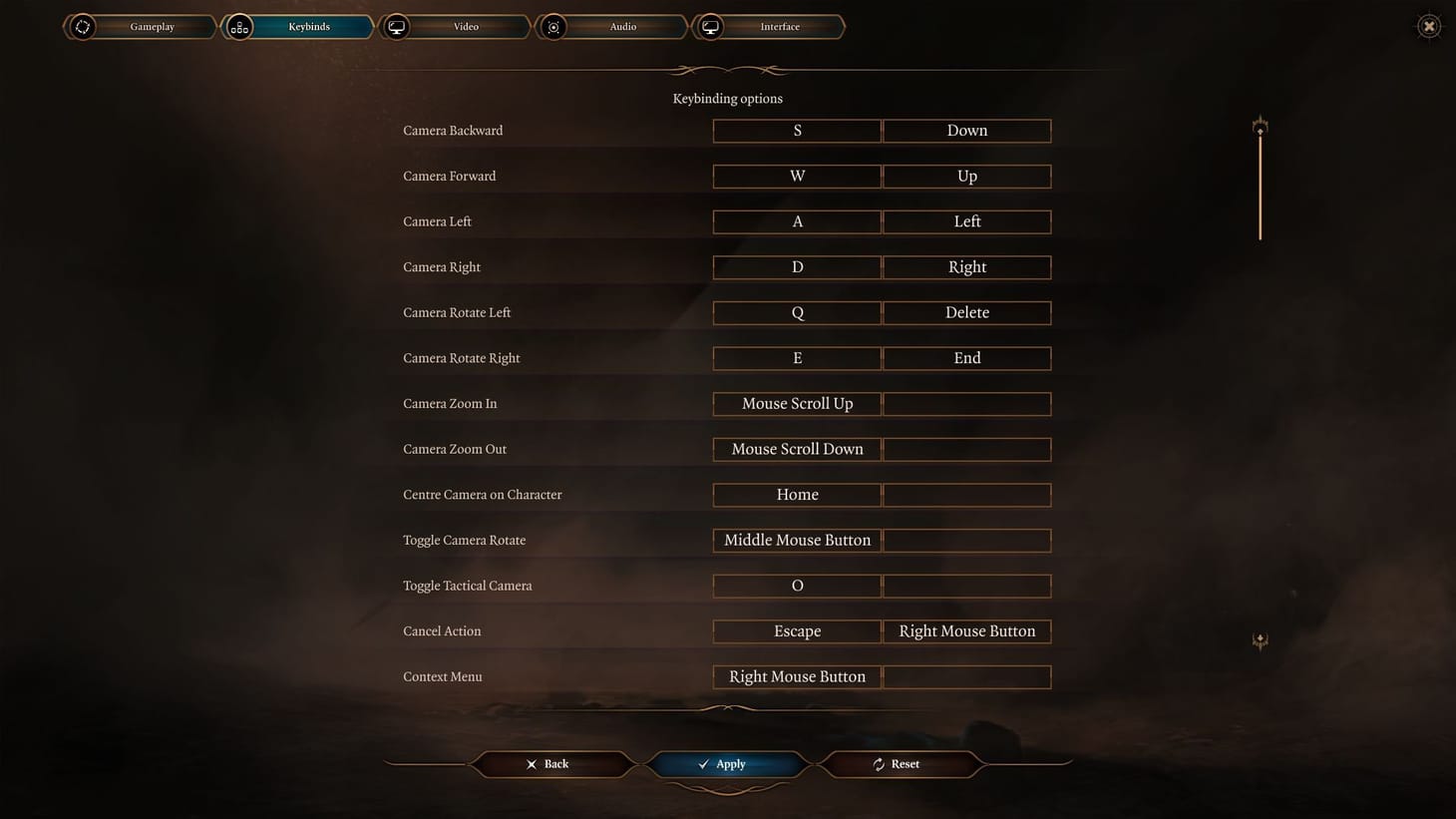The width and height of the screenshot is (1456, 819).
Task: Apply the keybinding changes
Action: [x=727, y=764]
